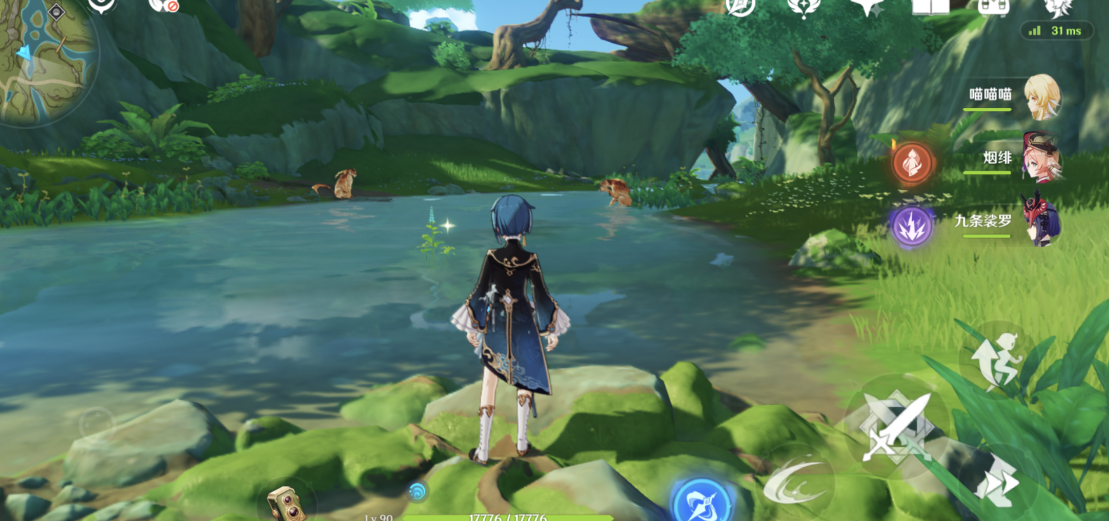Trigger 烟绯's orange elemental burst icon
The image size is (1109, 521).
[x=912, y=162]
